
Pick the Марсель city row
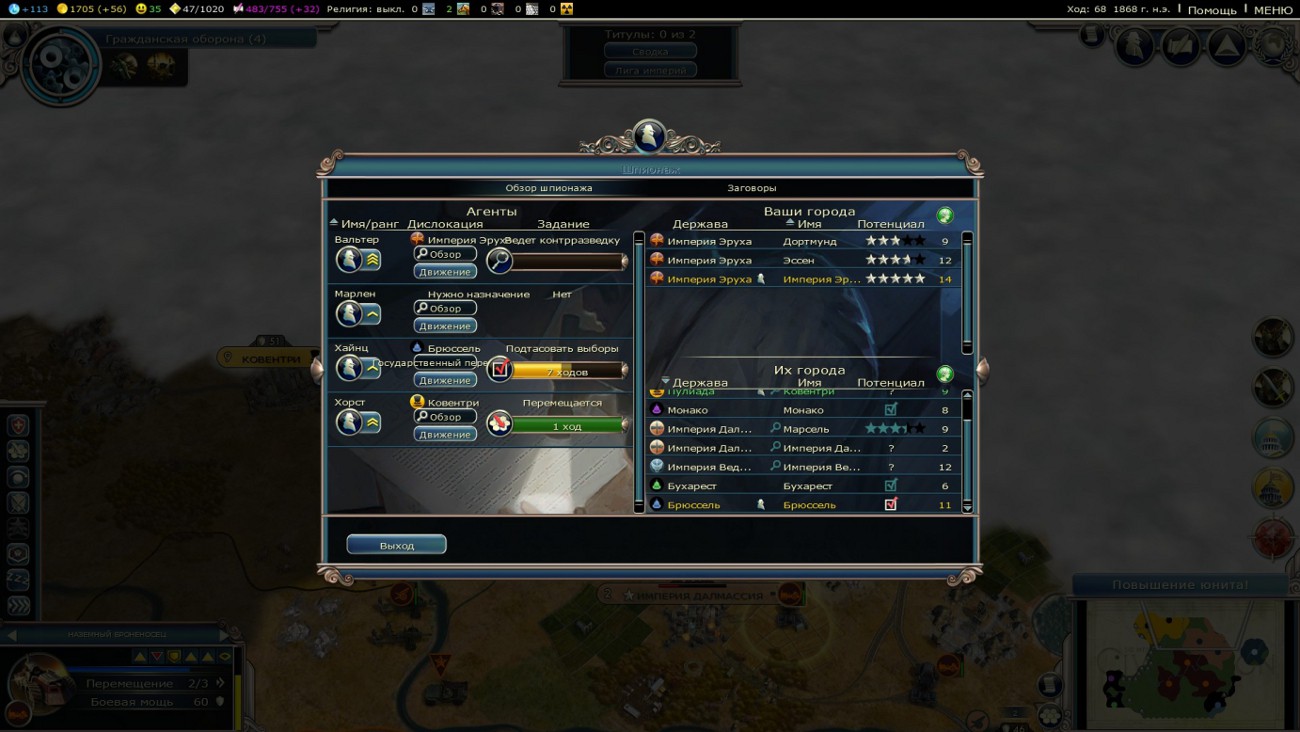pyautogui.click(x=805, y=429)
